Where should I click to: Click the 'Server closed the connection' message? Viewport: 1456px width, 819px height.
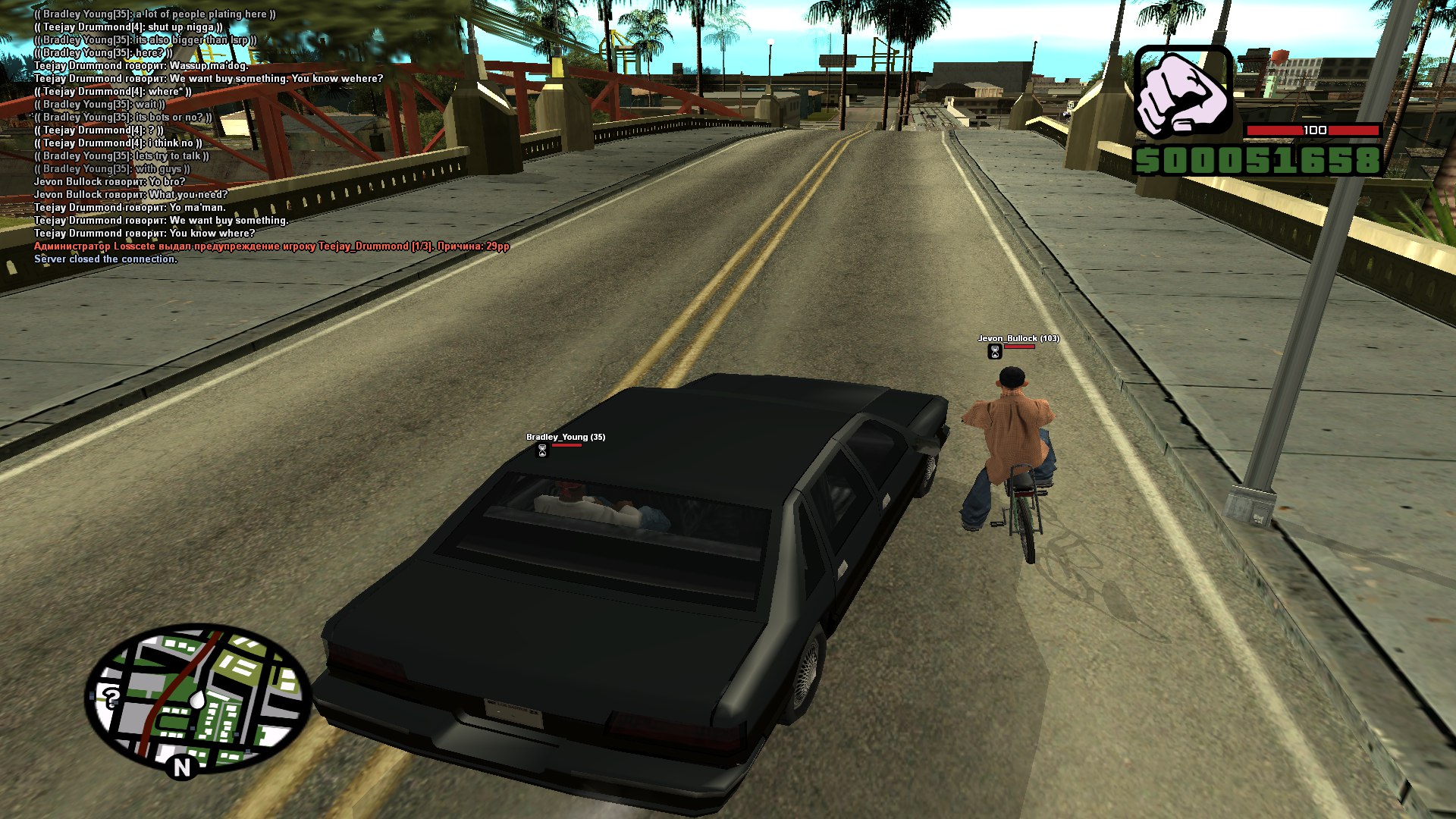[x=105, y=259]
